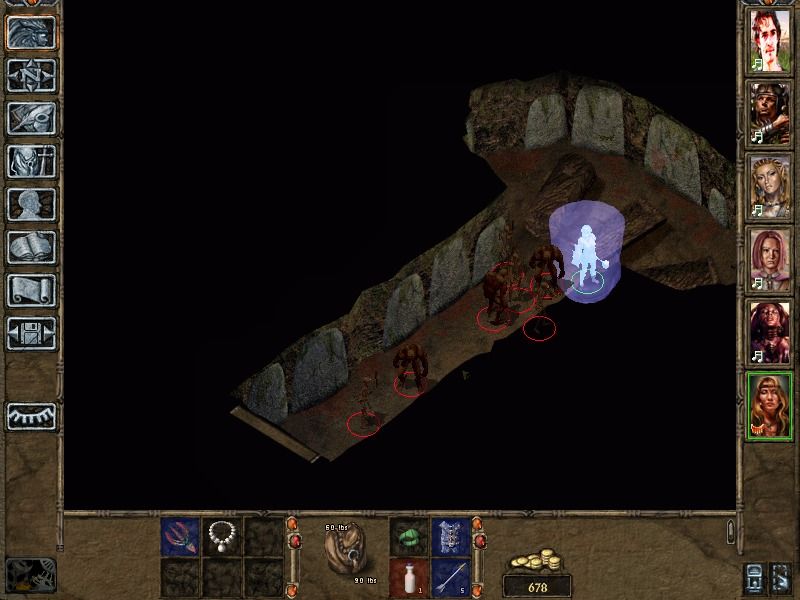Open the character record button
The width and height of the screenshot is (800, 600).
click(30, 161)
